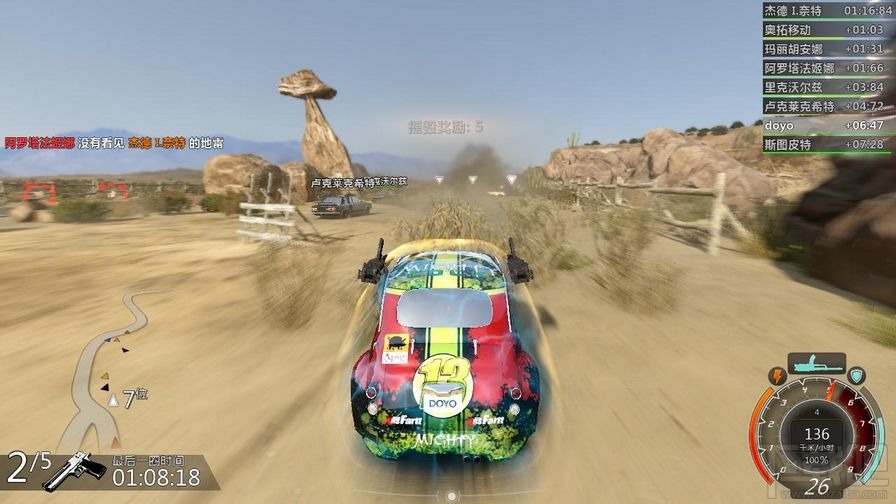
Task: Select 里克沃尔兹 in the standings list
Action: tap(823, 86)
